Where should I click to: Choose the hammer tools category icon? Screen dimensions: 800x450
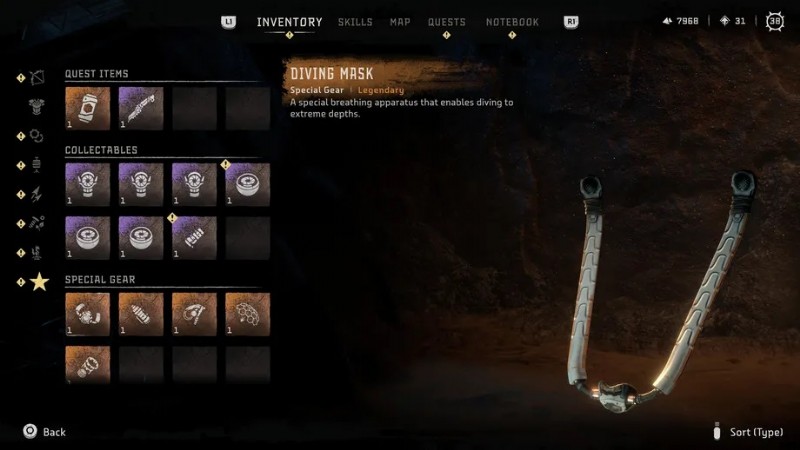coord(39,224)
